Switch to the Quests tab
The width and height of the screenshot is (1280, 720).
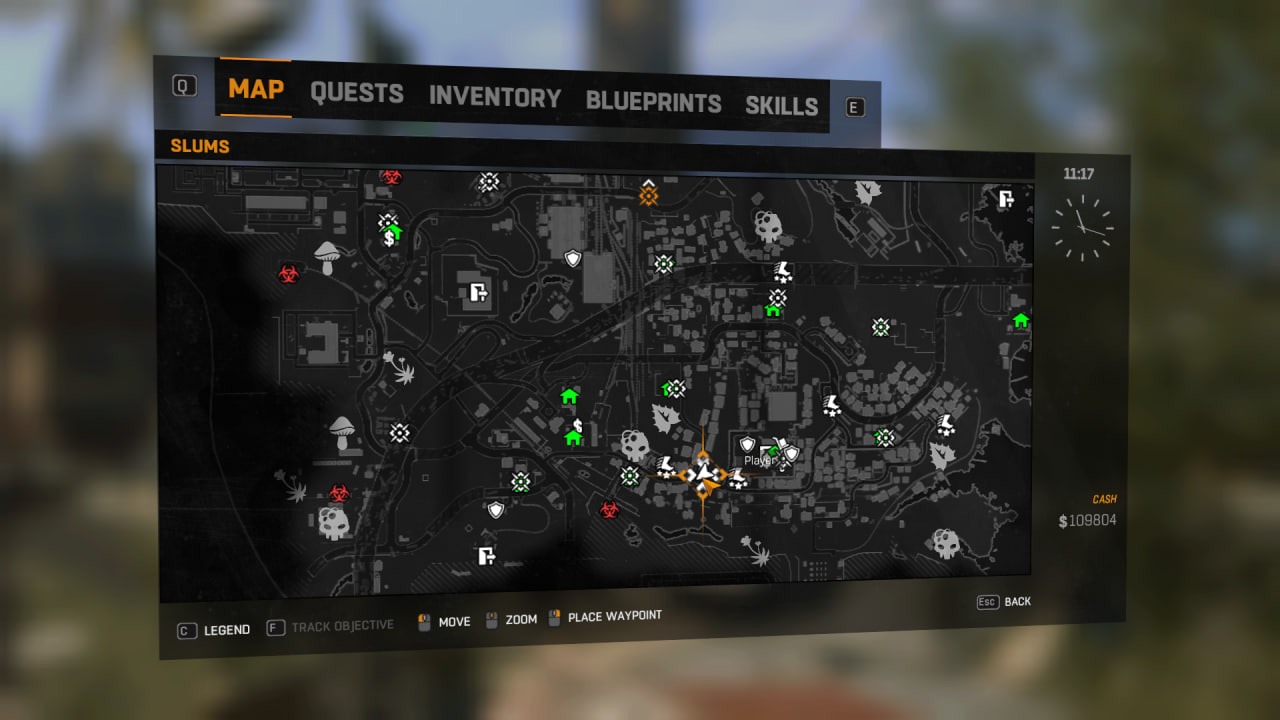click(357, 93)
